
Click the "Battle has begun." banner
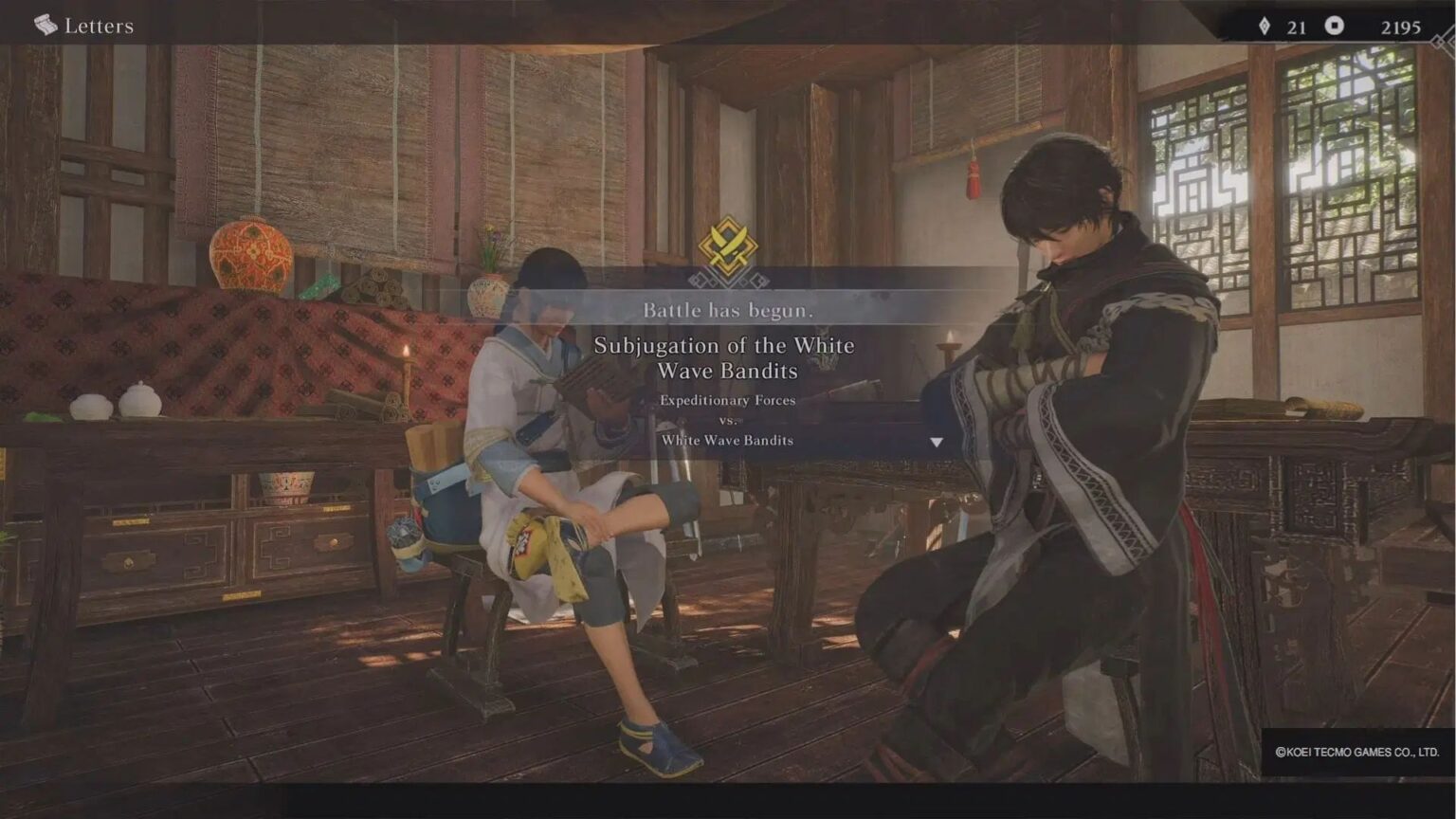click(728, 310)
